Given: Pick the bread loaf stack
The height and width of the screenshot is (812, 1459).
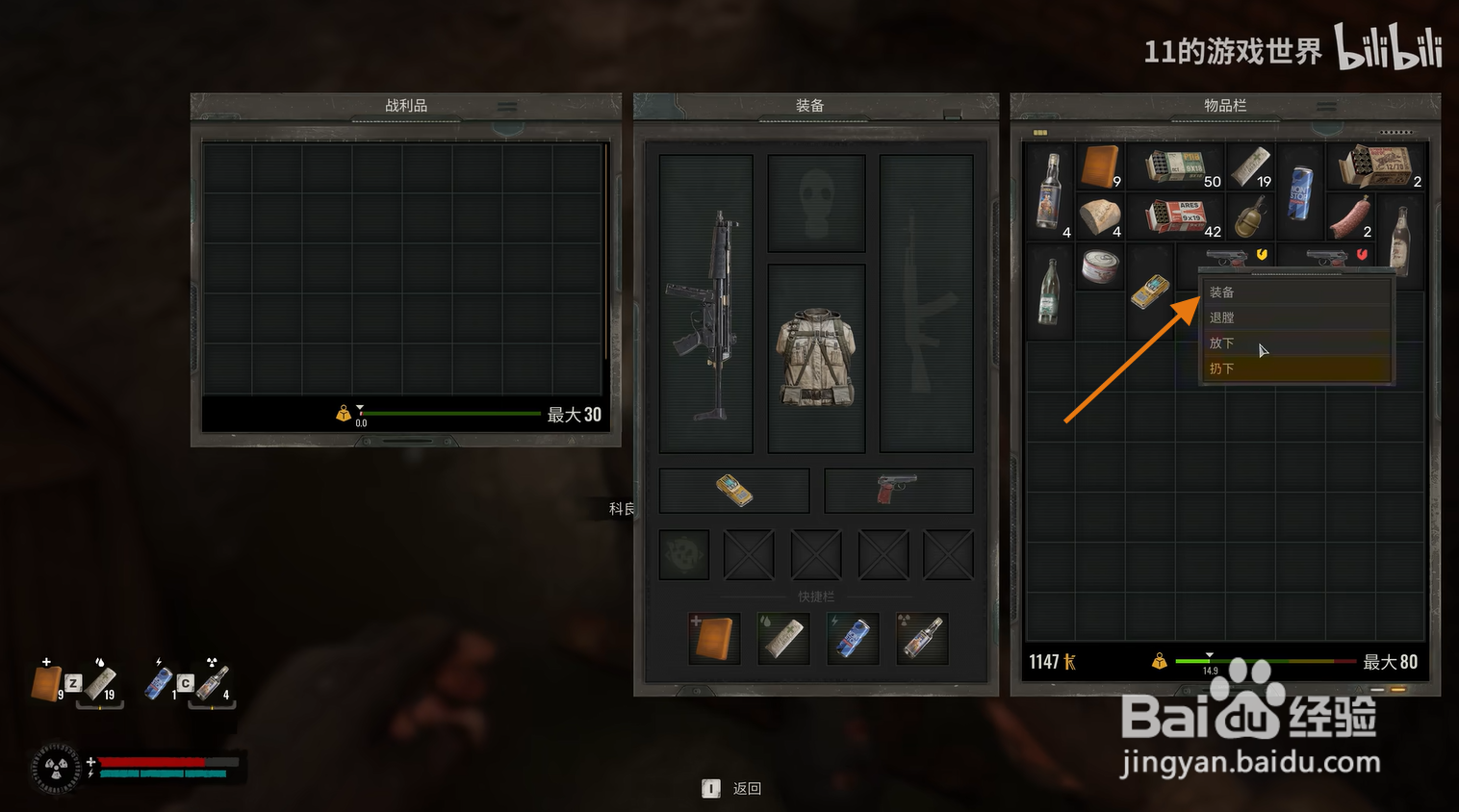Looking at the screenshot, I should pyautogui.click(x=1099, y=216).
